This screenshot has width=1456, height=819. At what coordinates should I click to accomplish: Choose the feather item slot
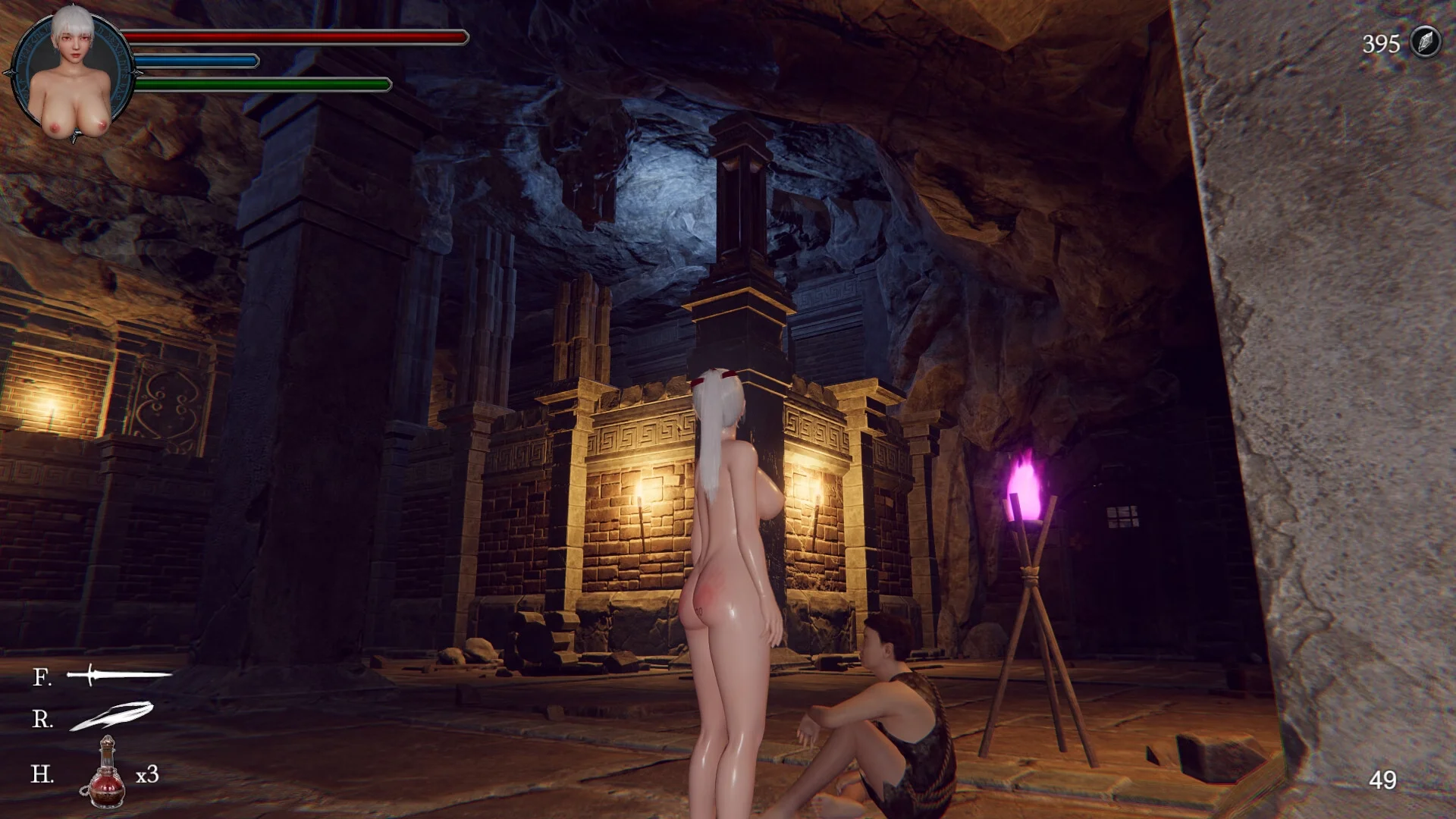[111, 717]
